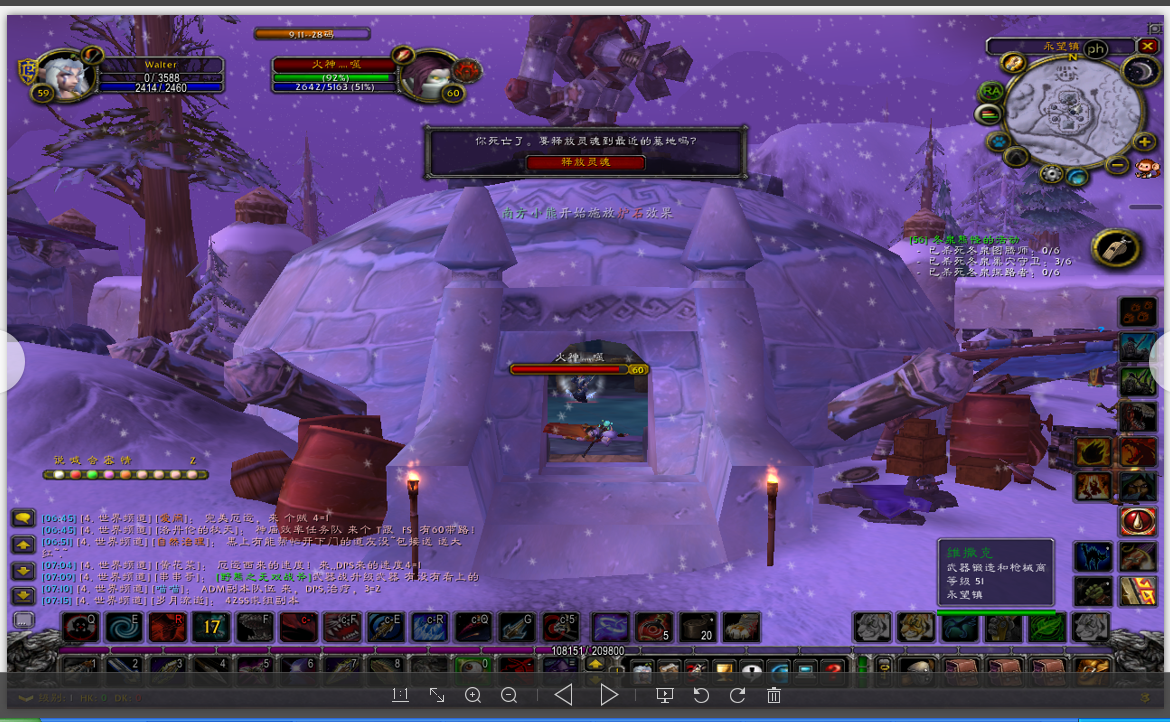Screen dimensions: 1171x722
Task: Click the crescent moon day-night indicator
Action: pyautogui.click(x=1139, y=70)
